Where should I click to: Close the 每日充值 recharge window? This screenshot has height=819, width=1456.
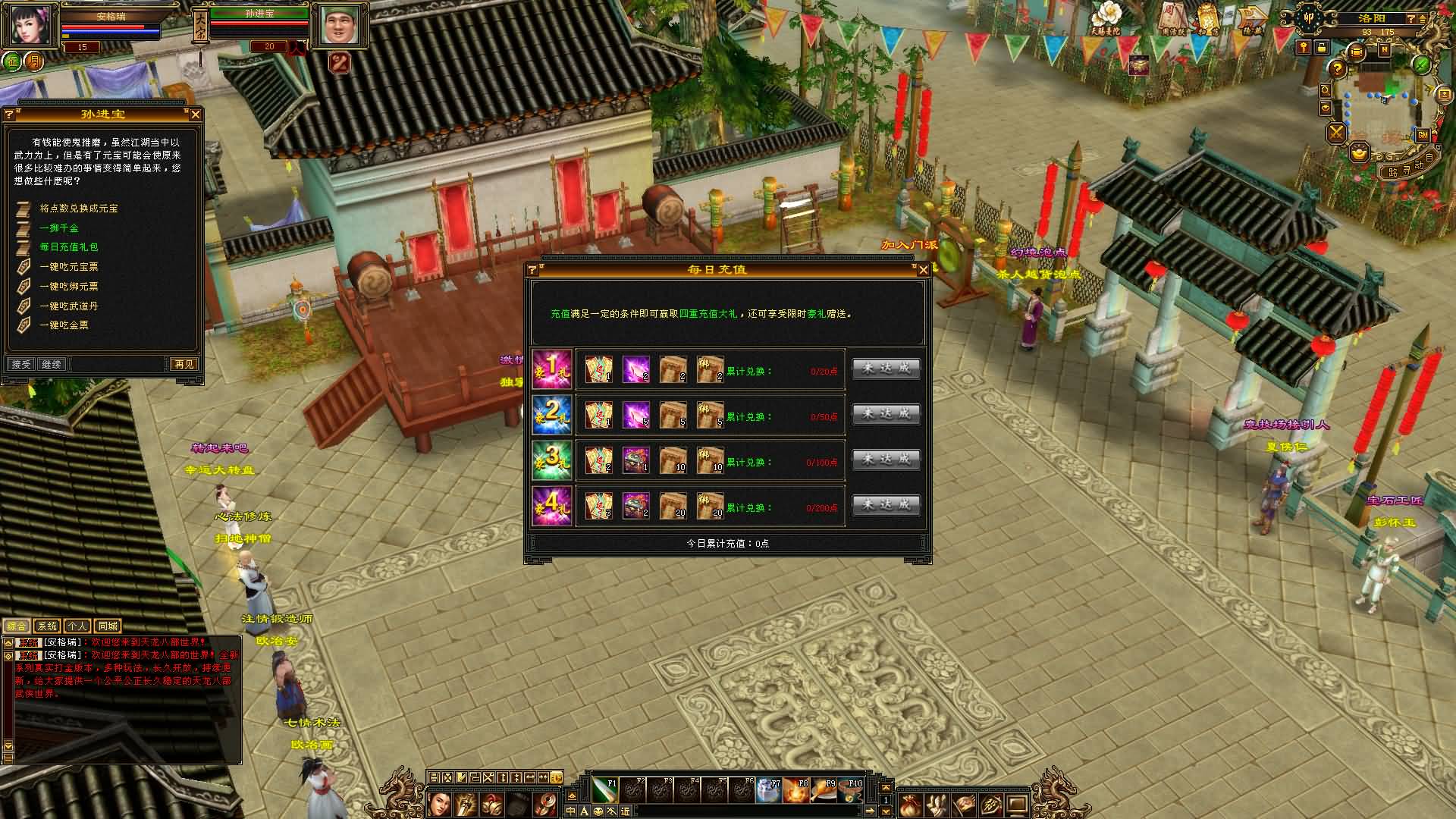[923, 270]
